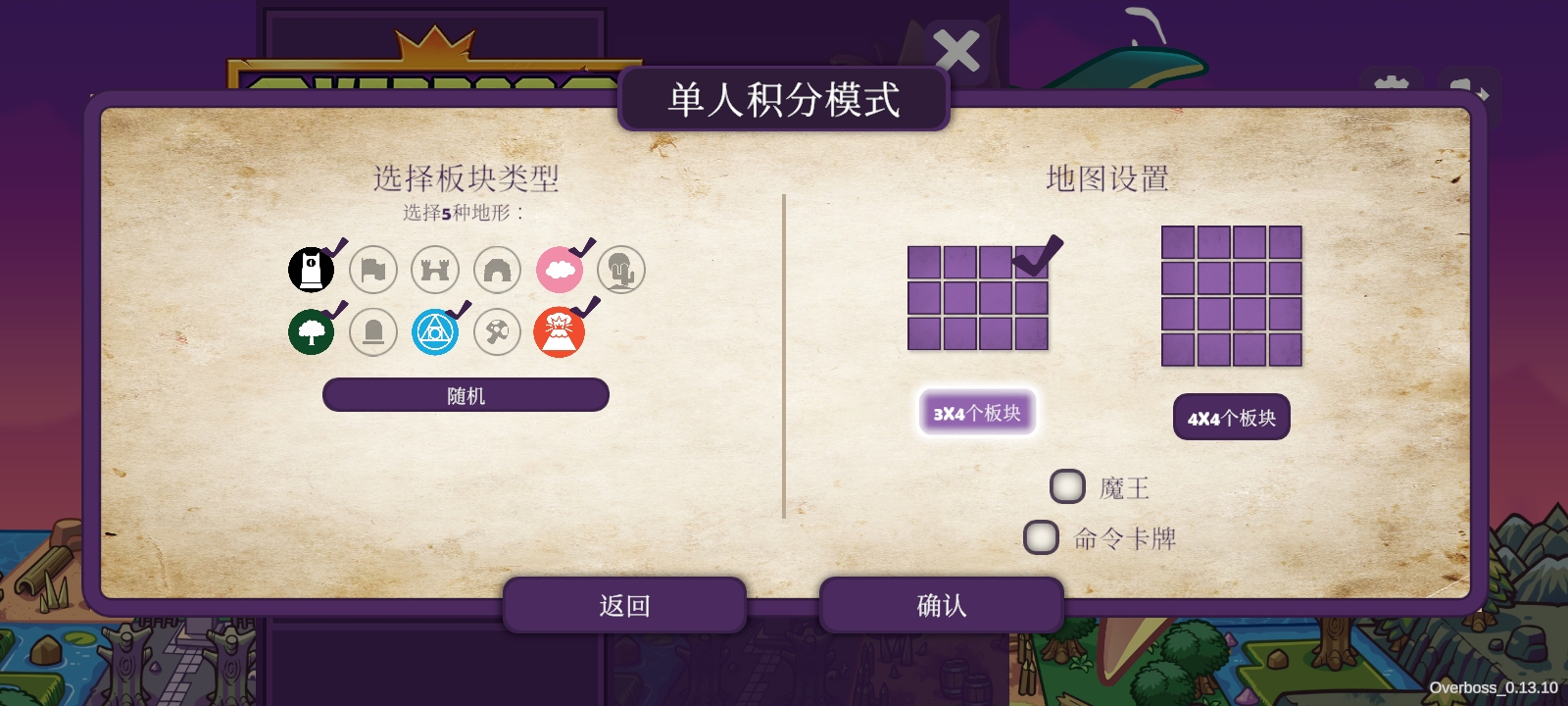
Task: Select the castle terrain tile icon
Action: click(x=435, y=269)
